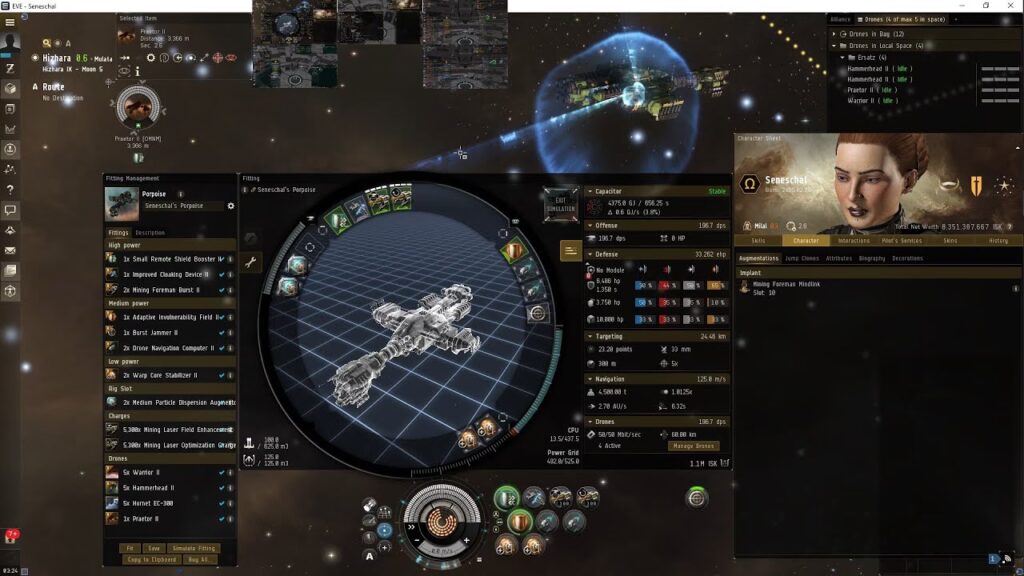Viewport: 1024px width, 576px height.
Task: Open the character portrait in the sidebar
Action: [10, 42]
